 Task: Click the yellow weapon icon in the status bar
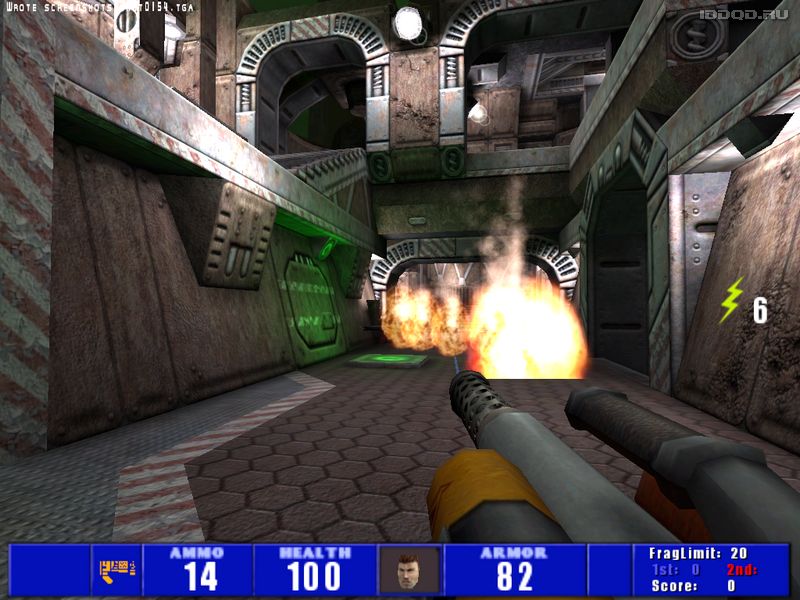(x=116, y=571)
